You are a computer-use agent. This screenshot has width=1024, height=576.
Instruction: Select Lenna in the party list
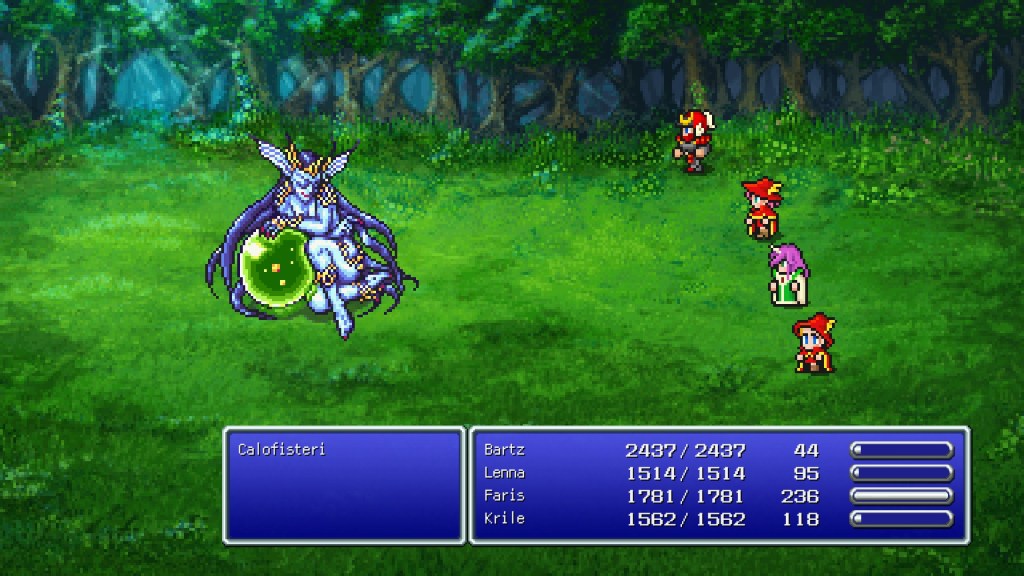[x=504, y=473]
